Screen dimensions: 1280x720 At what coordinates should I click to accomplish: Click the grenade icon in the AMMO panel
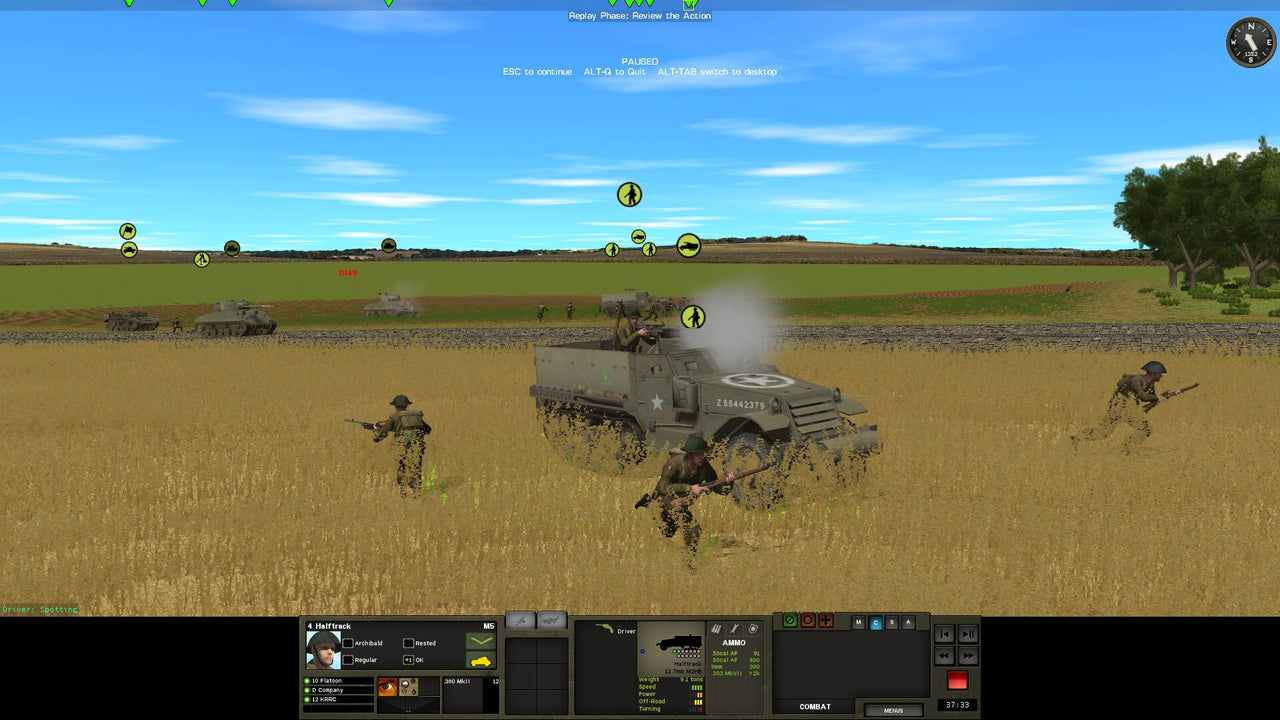click(753, 629)
